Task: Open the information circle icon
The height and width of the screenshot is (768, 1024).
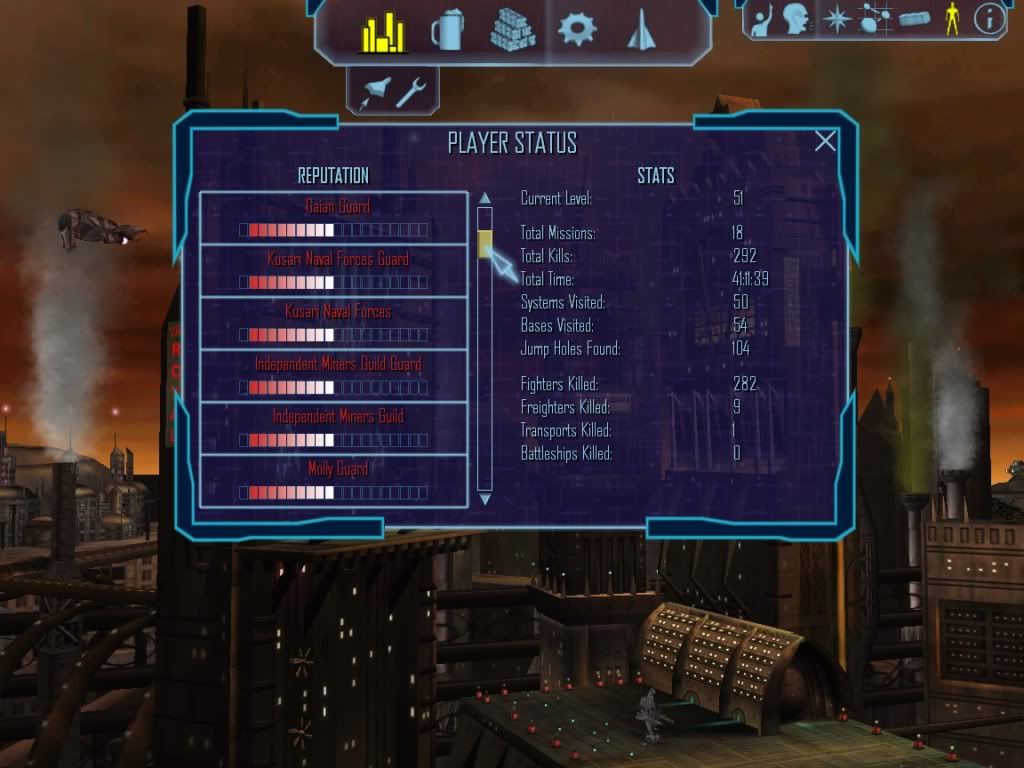Action: (989, 19)
